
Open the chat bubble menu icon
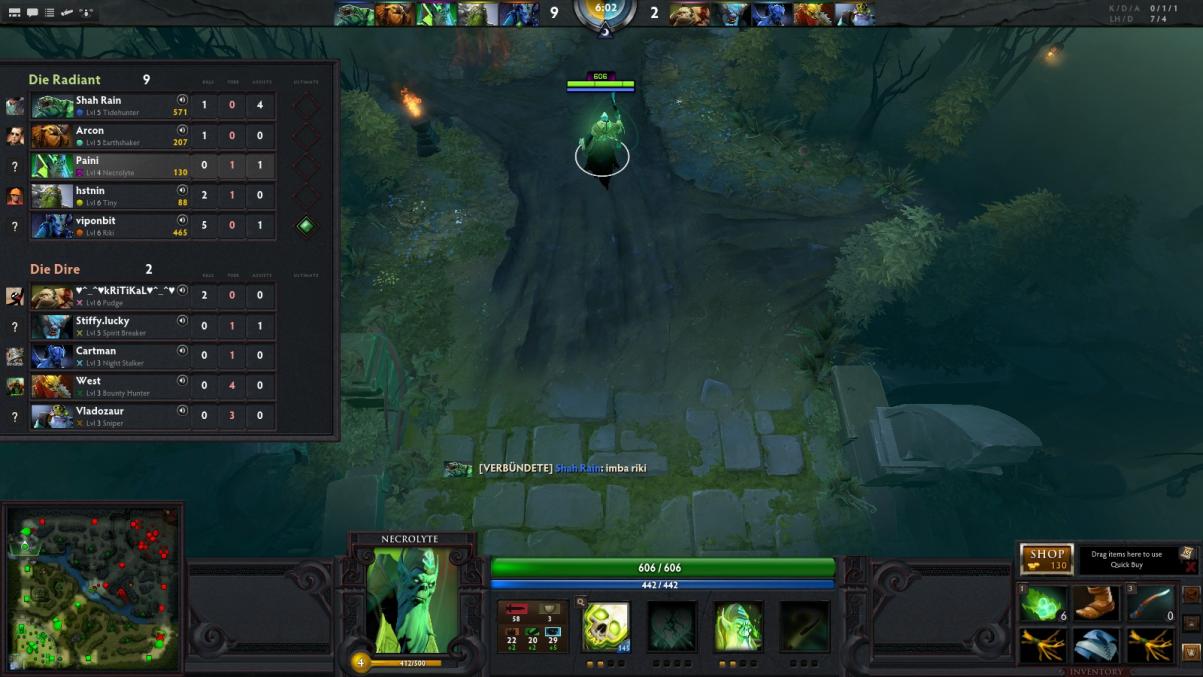point(32,13)
